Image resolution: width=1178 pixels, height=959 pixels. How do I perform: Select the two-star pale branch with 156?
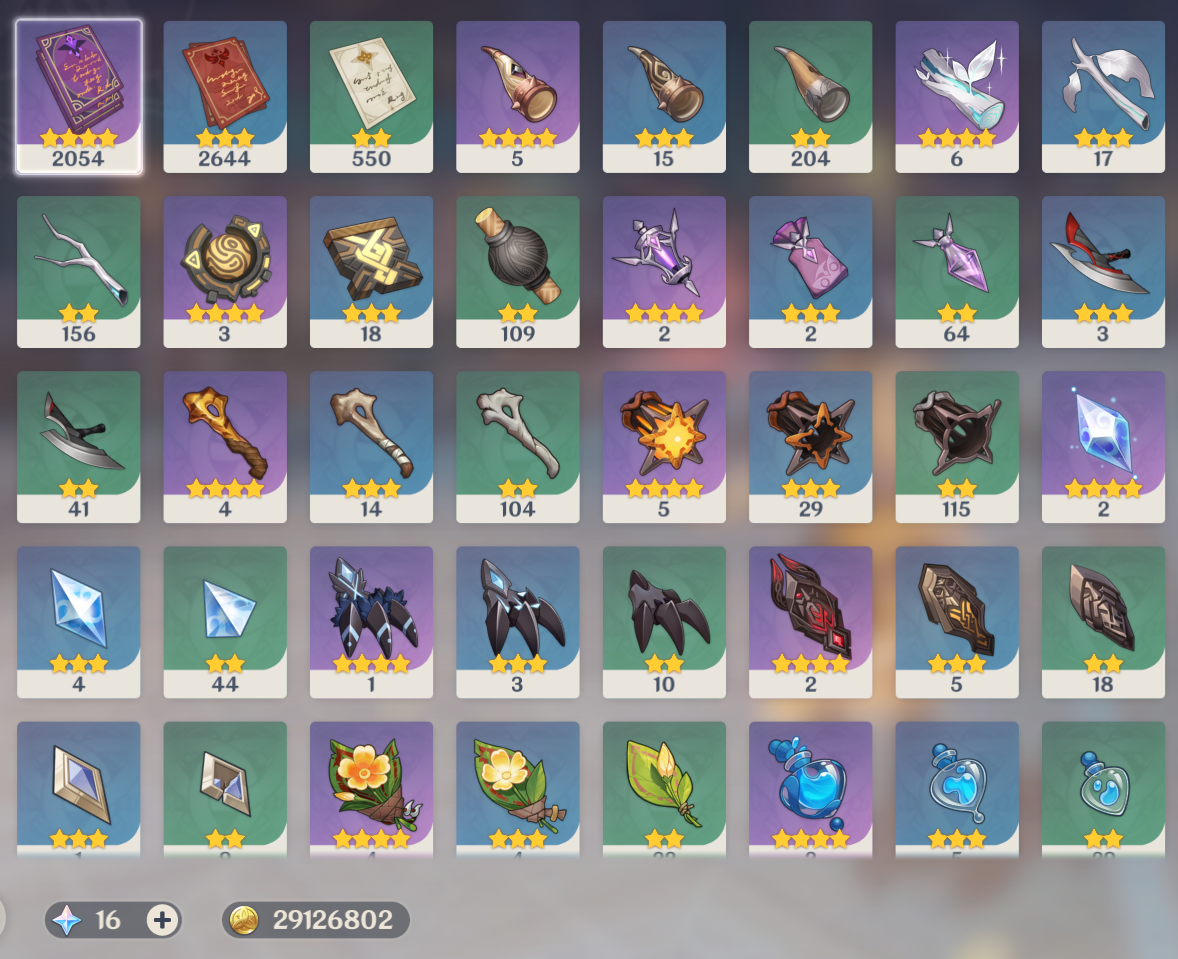click(78, 269)
